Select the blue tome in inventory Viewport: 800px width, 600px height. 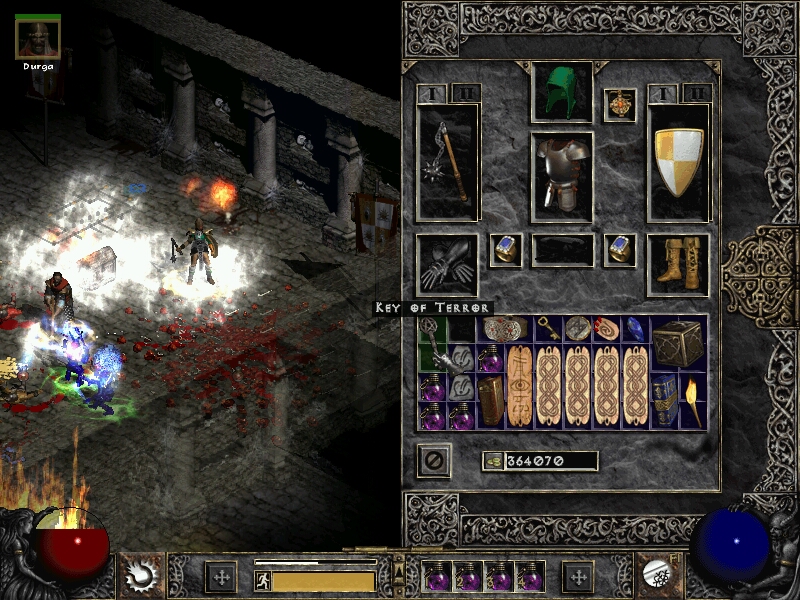pos(663,400)
